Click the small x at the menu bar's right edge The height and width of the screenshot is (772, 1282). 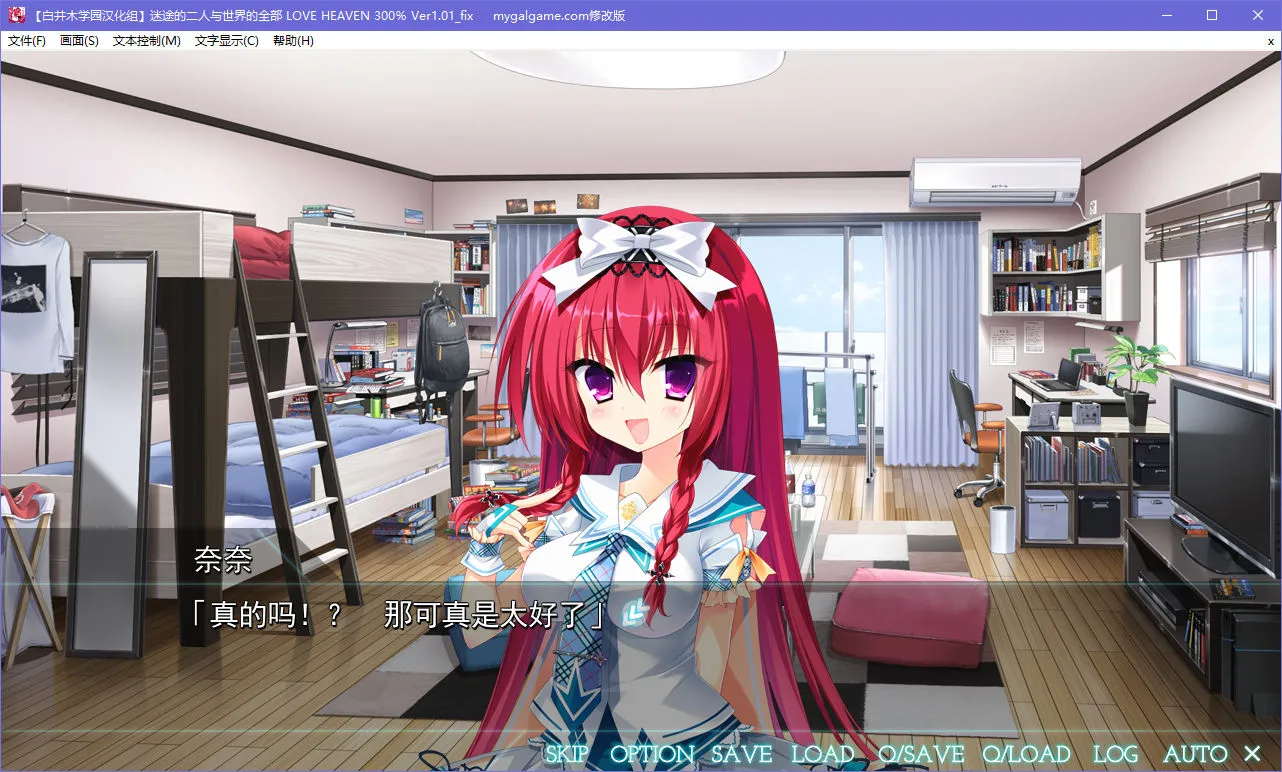[x=1272, y=41]
